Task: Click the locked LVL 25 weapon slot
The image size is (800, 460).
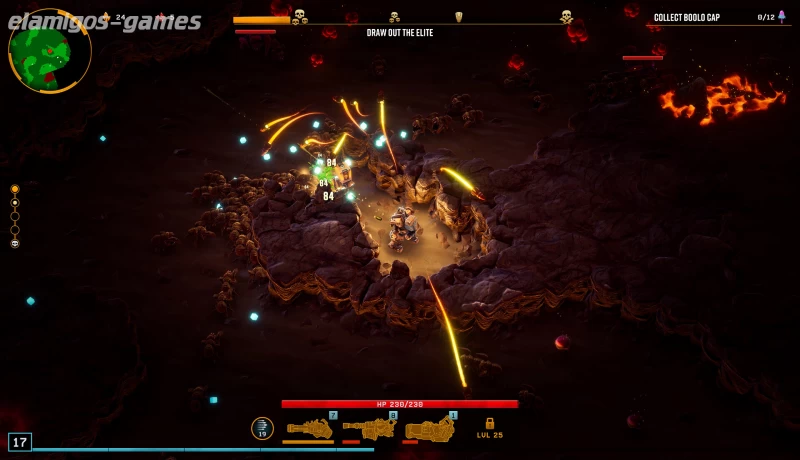Action: (490, 427)
